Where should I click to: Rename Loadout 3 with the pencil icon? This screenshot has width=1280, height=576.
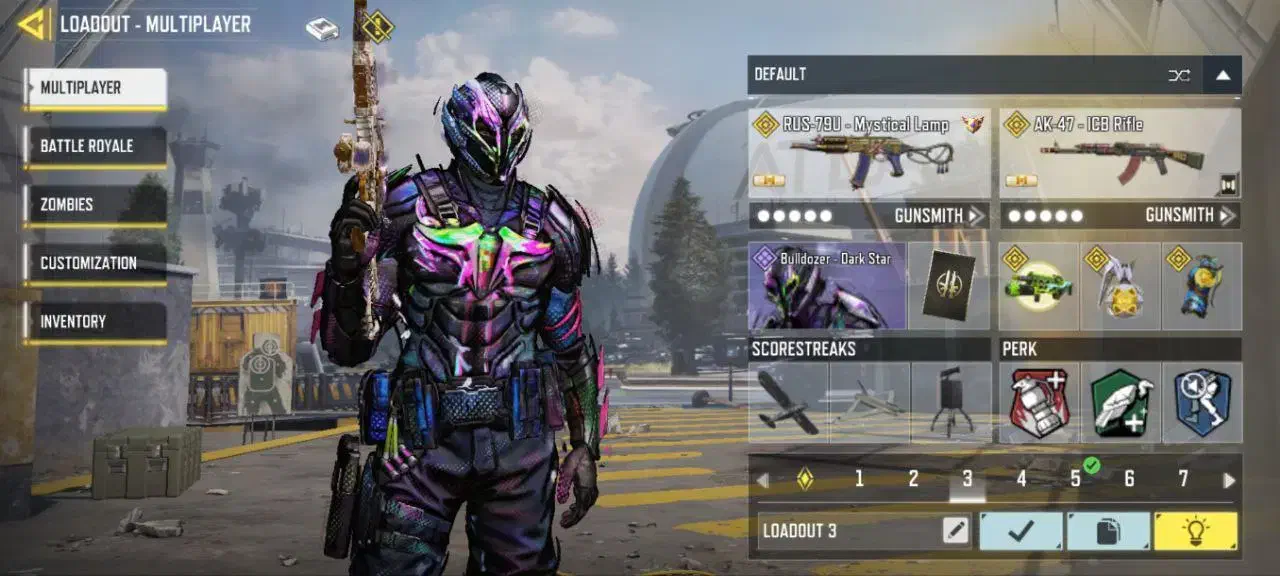coord(956,531)
